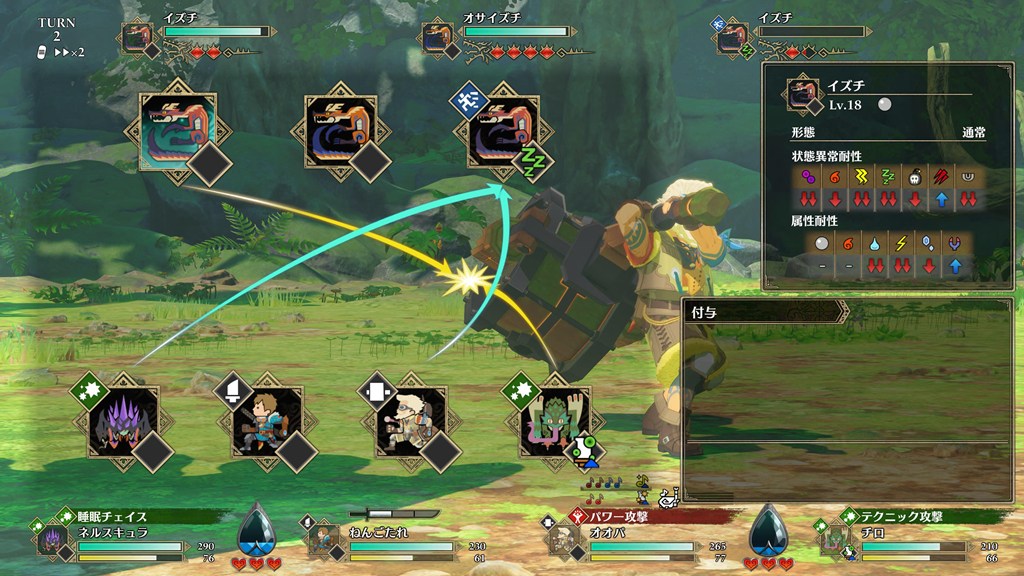Open the 付与 effects panel header
The image size is (1024, 576).
coord(765,312)
